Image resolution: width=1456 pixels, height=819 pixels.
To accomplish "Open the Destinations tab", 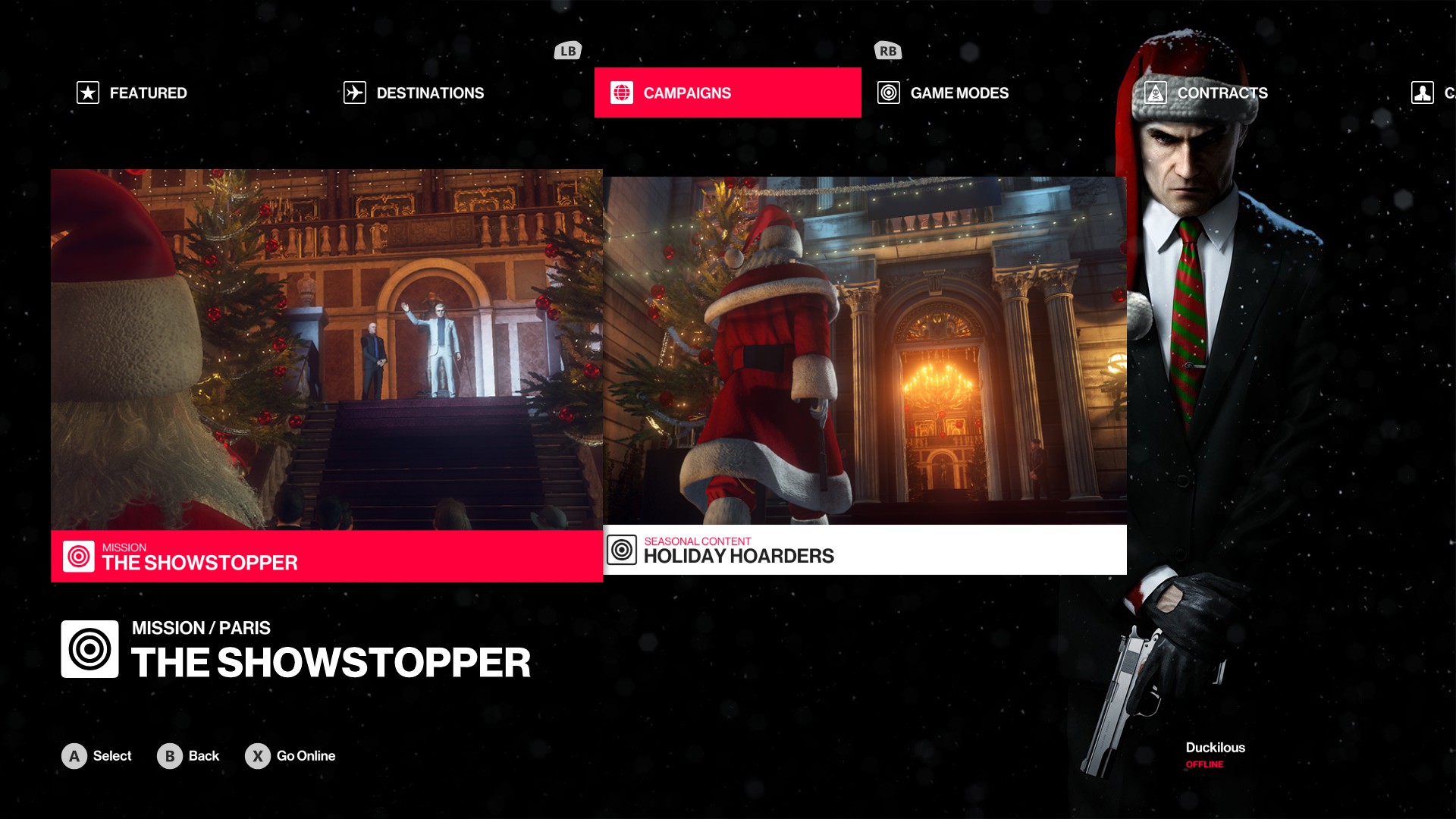I will pos(414,93).
